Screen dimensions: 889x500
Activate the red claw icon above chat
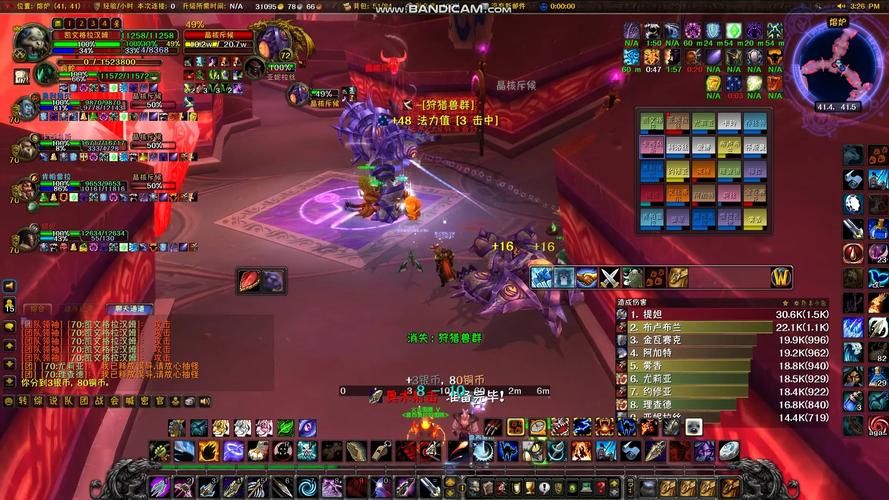[251, 281]
